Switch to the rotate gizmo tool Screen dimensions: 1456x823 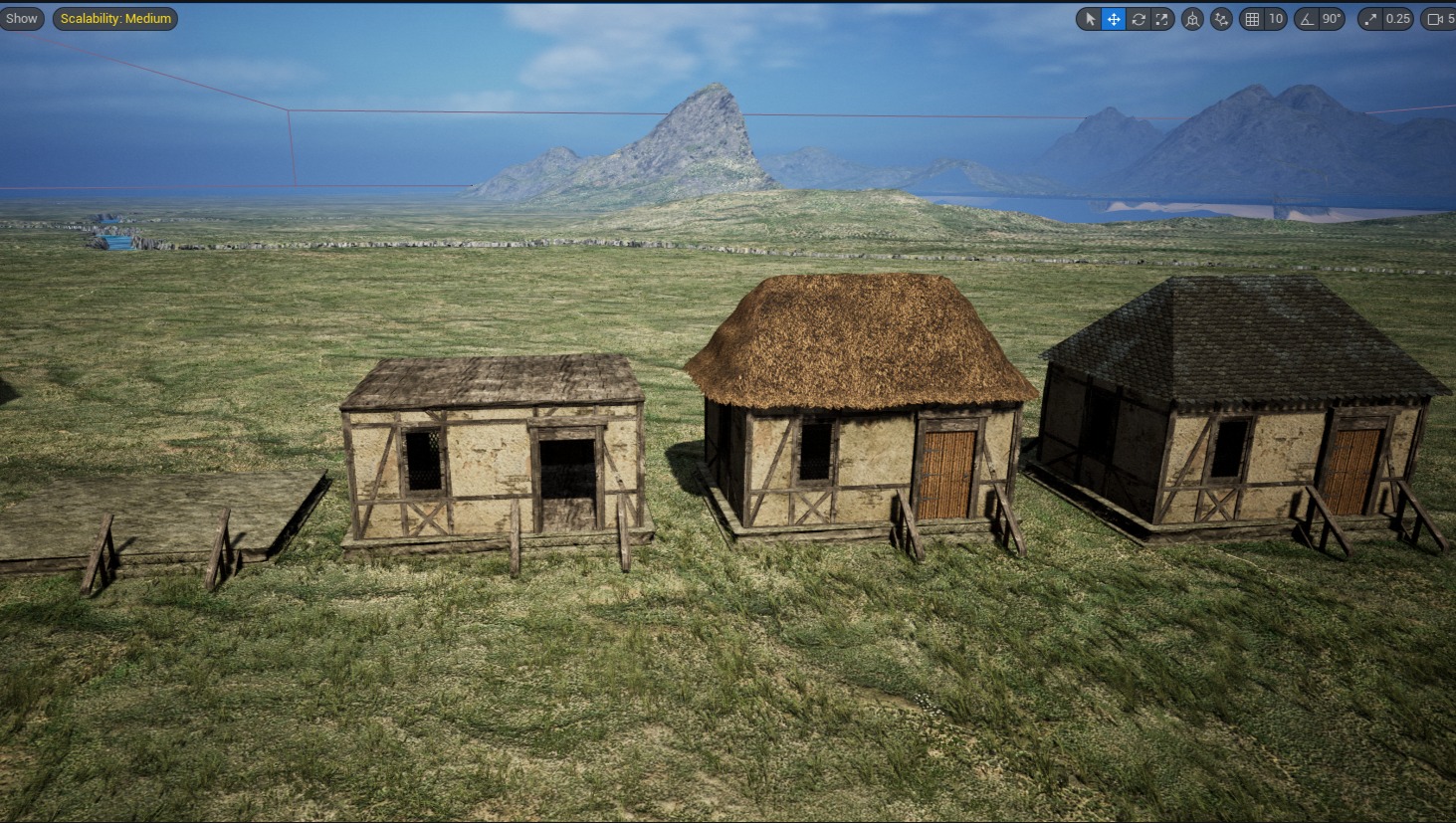(1139, 19)
